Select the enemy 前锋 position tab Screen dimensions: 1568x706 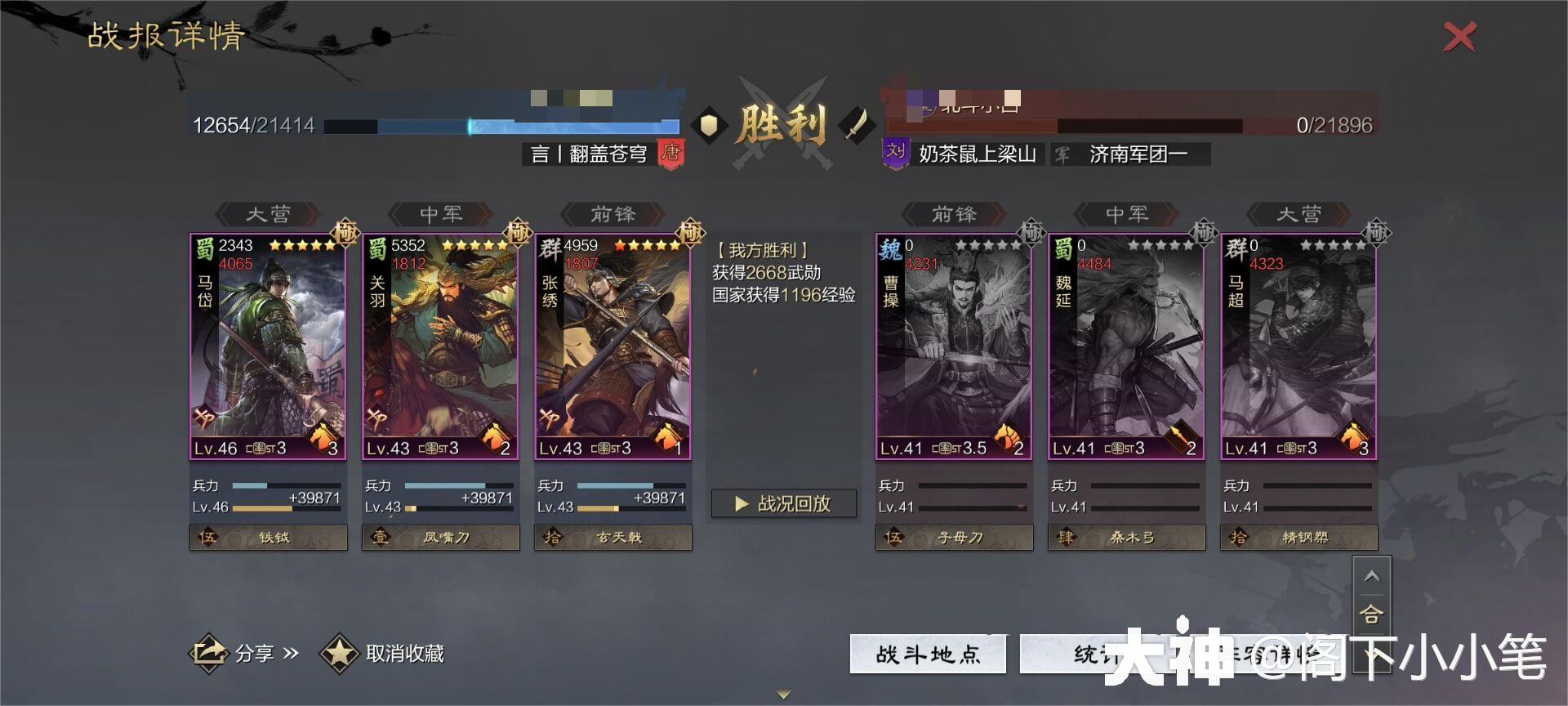pyautogui.click(x=954, y=214)
